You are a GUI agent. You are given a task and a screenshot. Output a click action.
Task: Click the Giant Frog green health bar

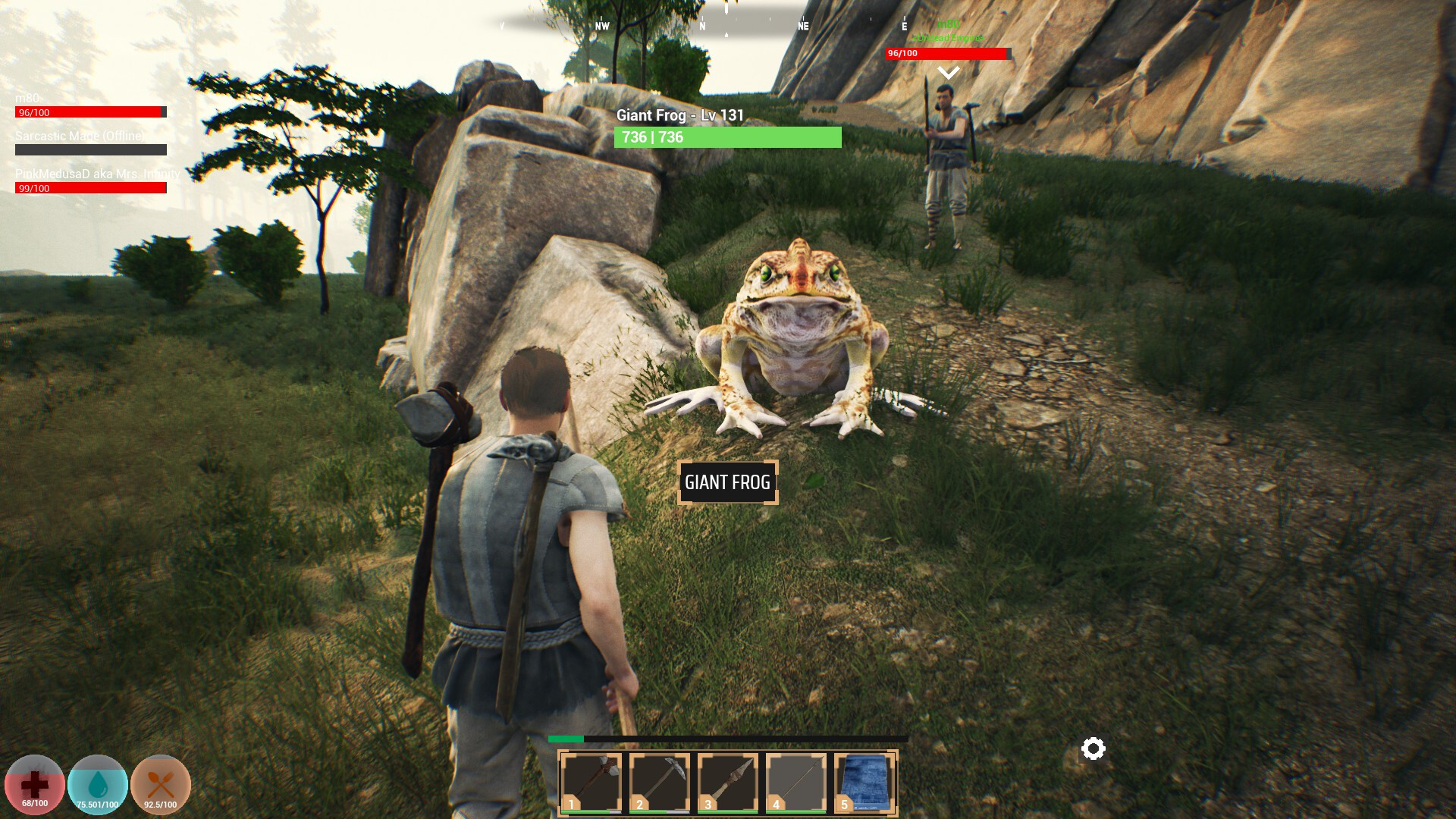pyautogui.click(x=727, y=138)
